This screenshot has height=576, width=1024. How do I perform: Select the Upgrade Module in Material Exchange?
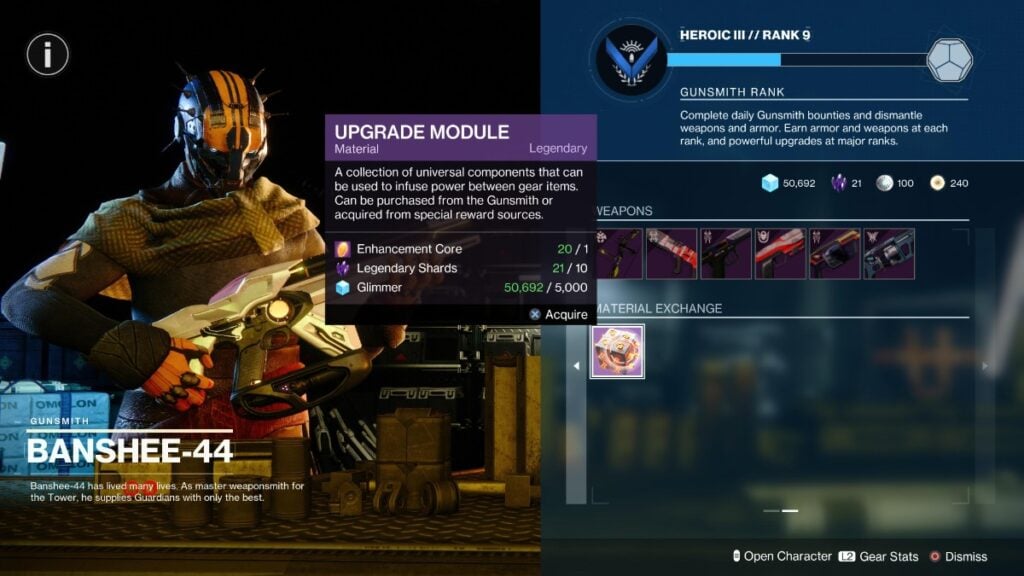point(617,351)
